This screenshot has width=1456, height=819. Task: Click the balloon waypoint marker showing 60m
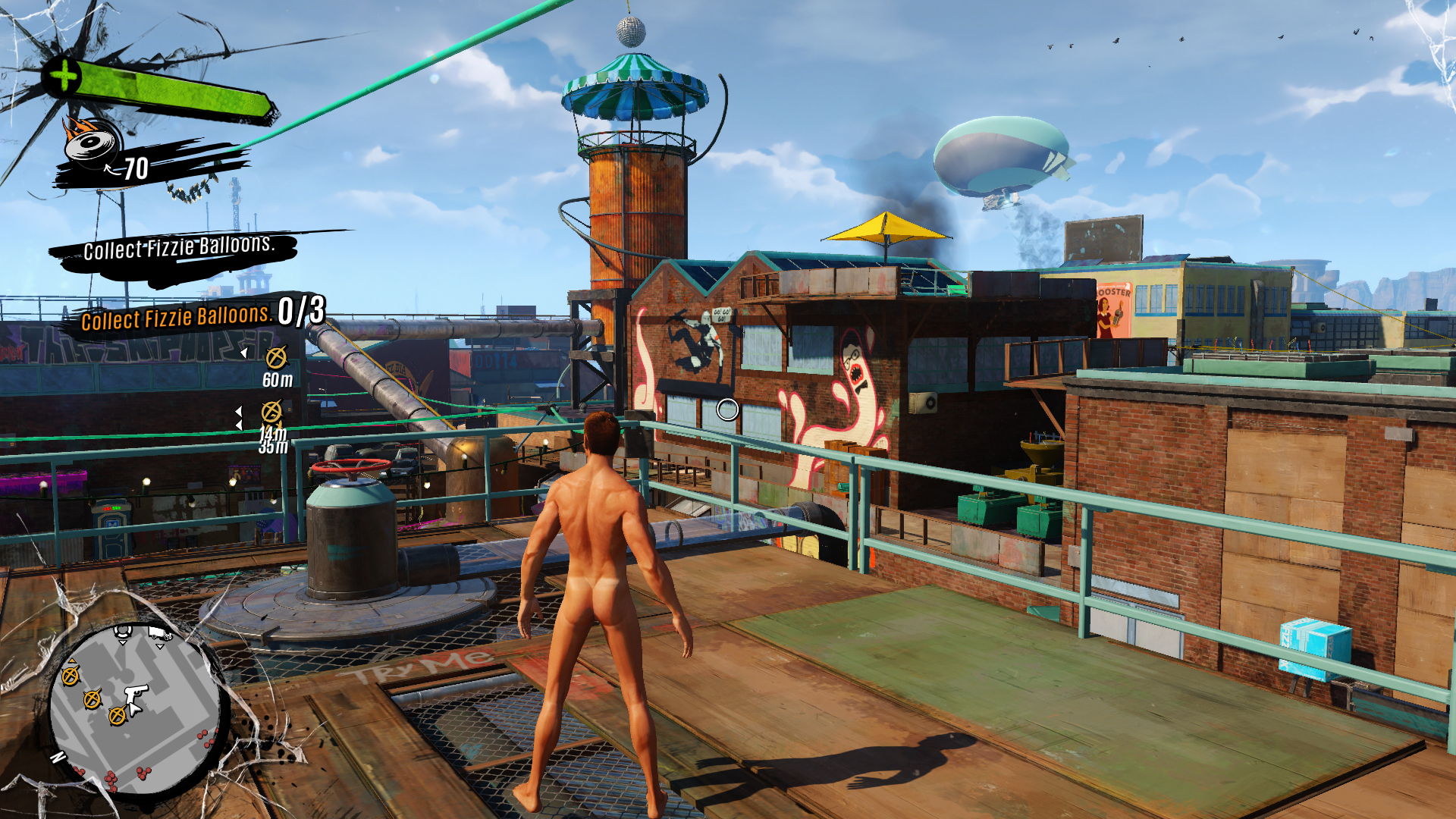pos(277,356)
